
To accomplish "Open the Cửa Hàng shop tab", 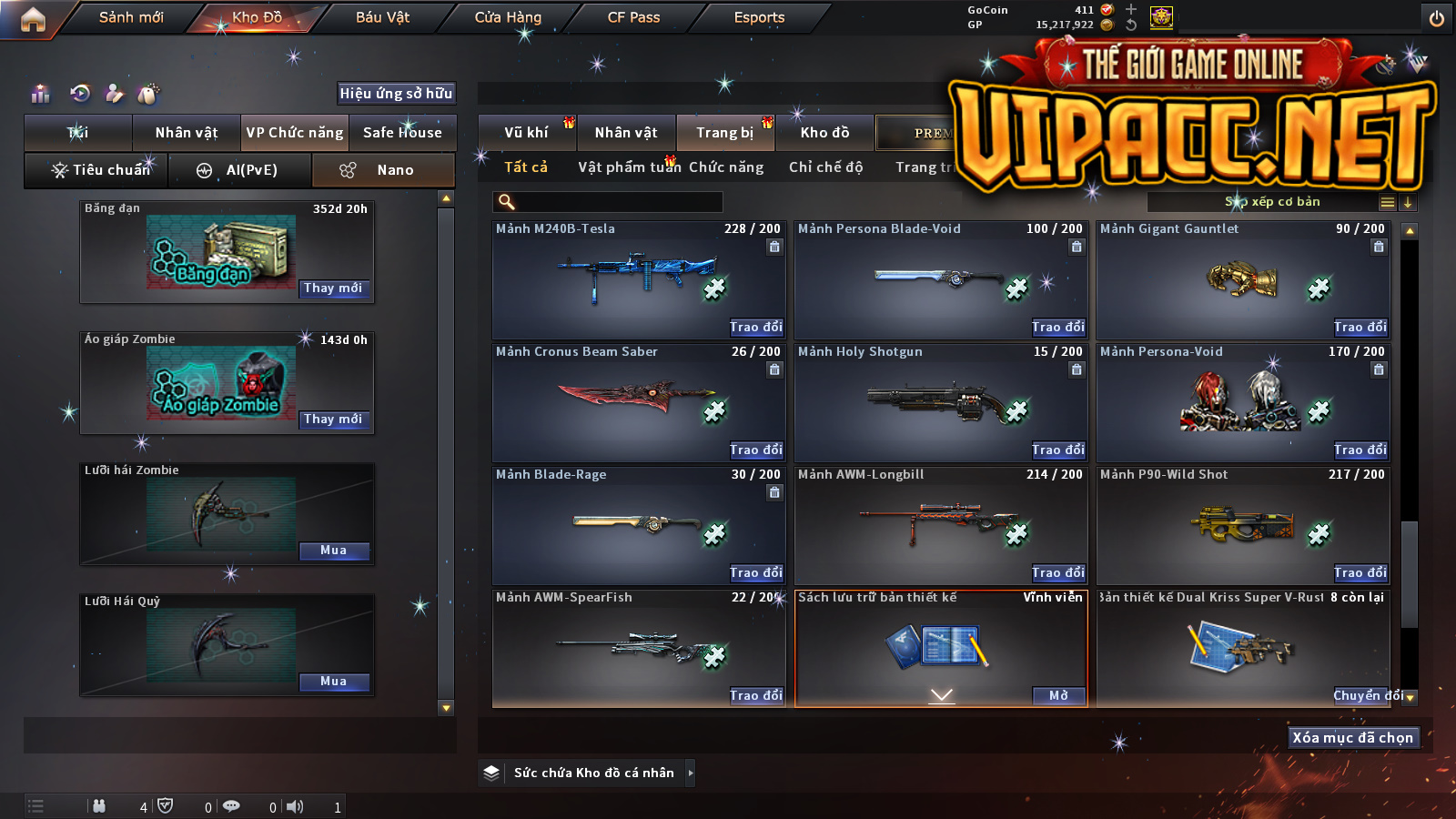I will (508, 17).
